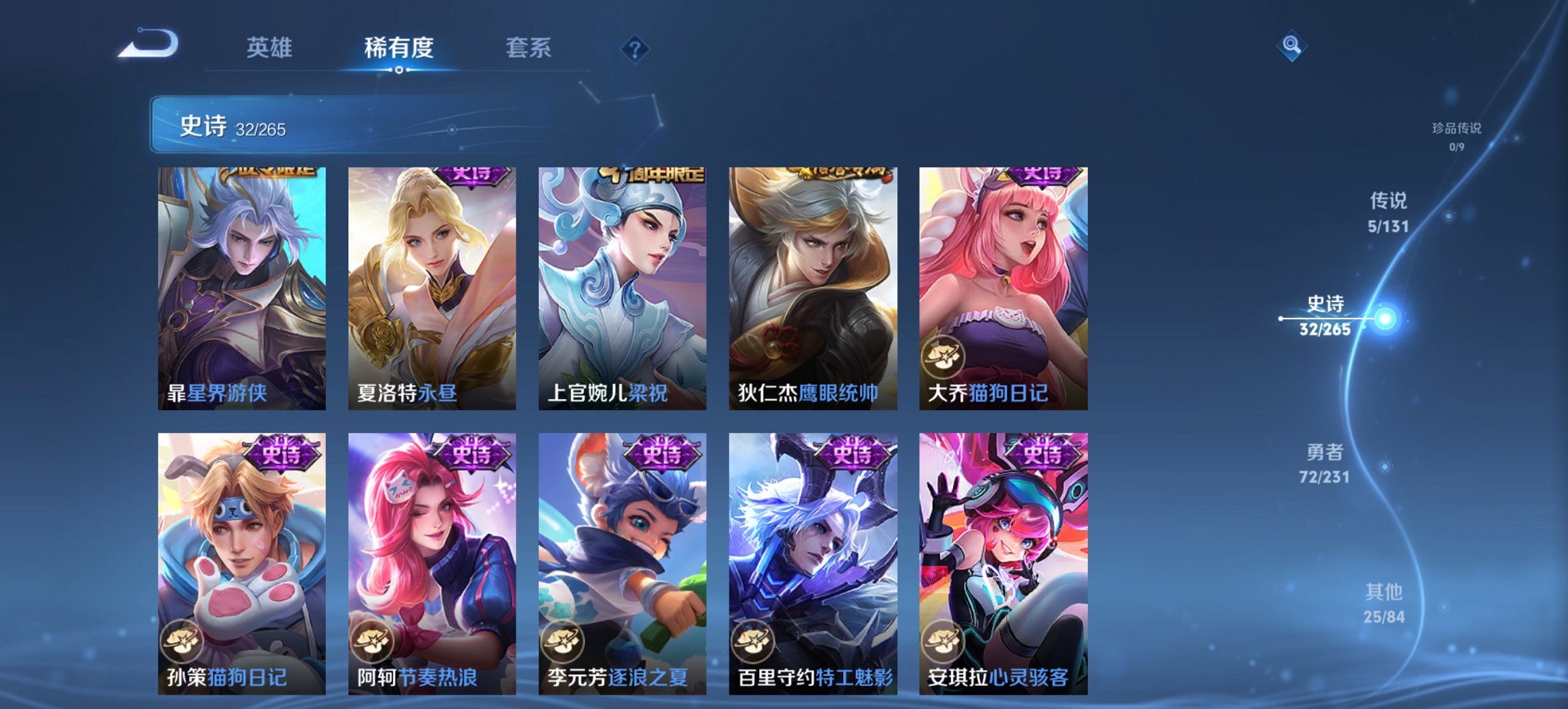The height and width of the screenshot is (709, 1568).
Task: Switch to the 英雄 tab
Action: [x=271, y=48]
